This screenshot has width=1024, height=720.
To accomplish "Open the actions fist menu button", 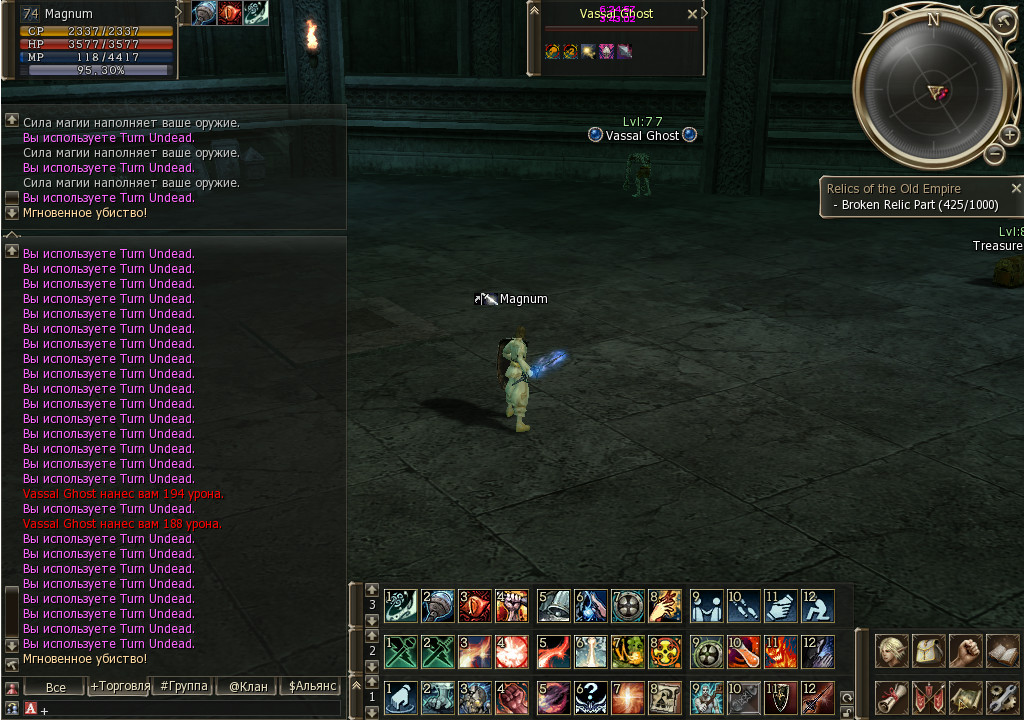I will point(965,651).
